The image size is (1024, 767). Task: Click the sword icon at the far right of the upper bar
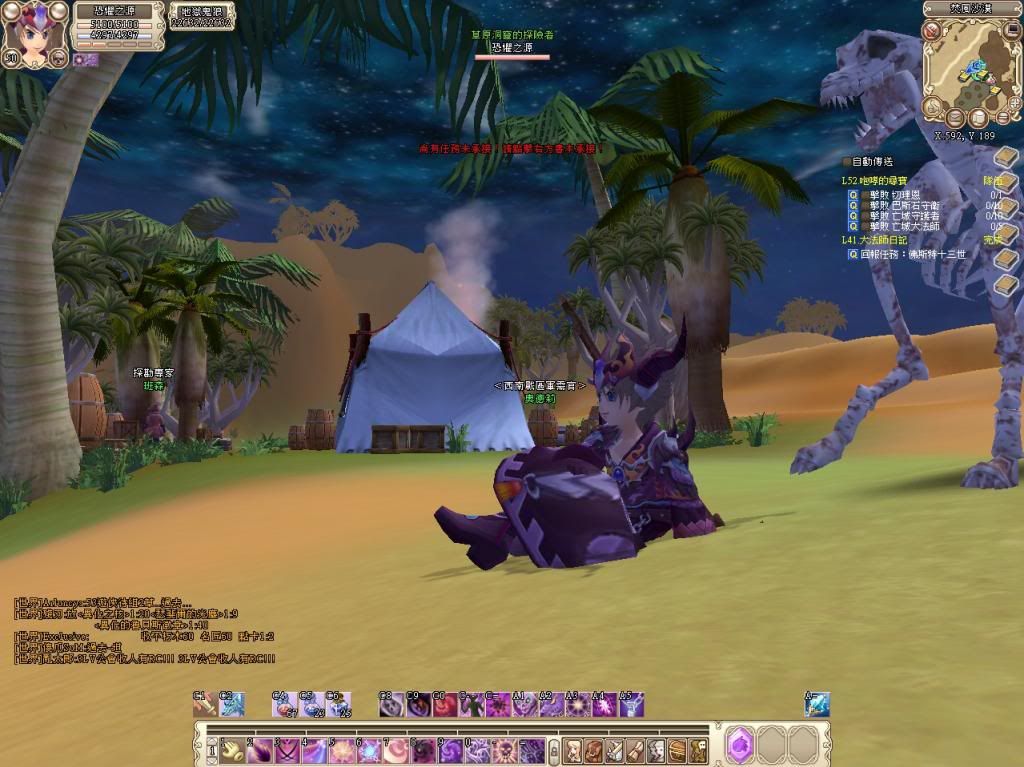[x=817, y=705]
